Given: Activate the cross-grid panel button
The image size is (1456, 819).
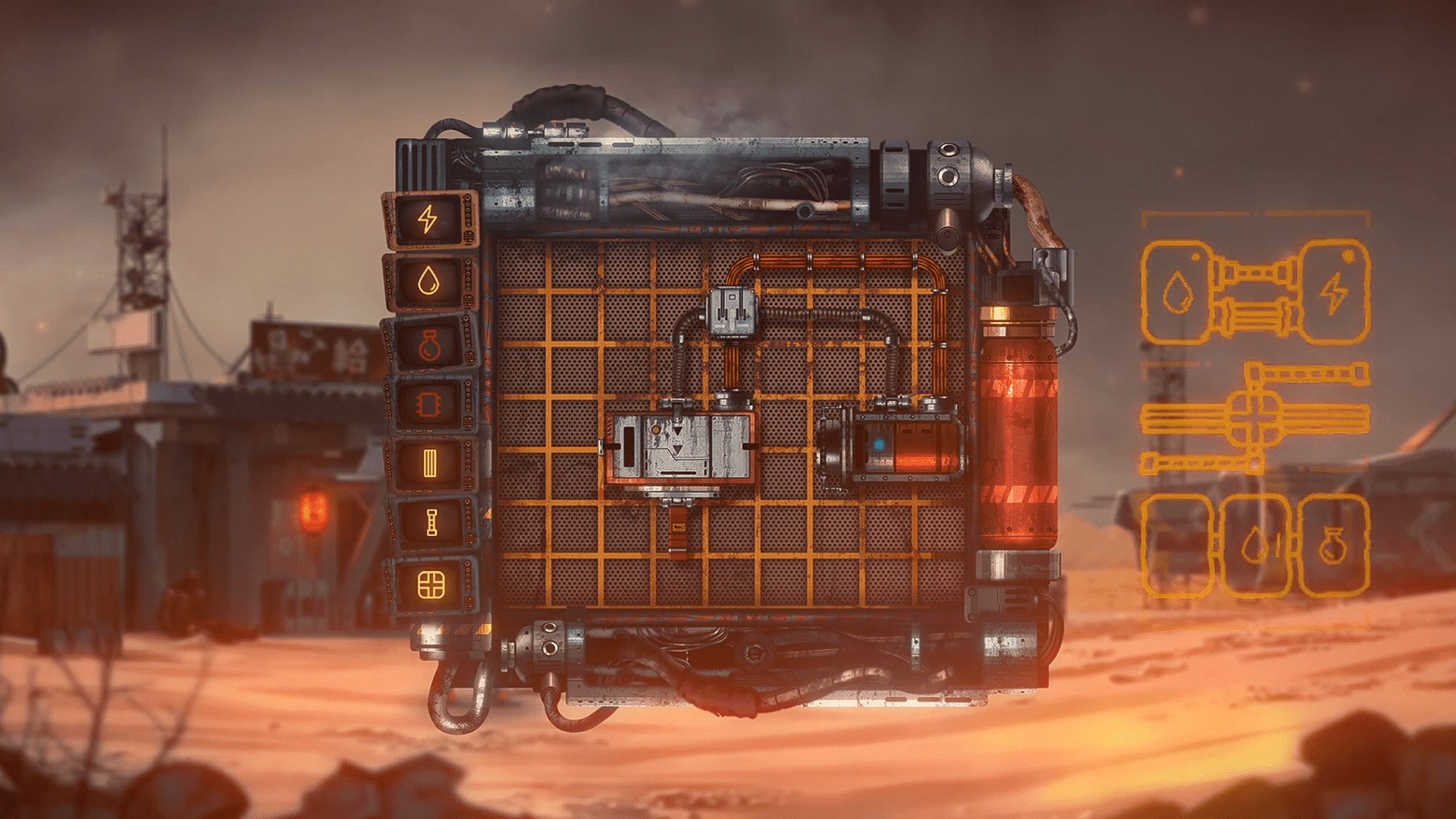Looking at the screenshot, I should point(431,585).
